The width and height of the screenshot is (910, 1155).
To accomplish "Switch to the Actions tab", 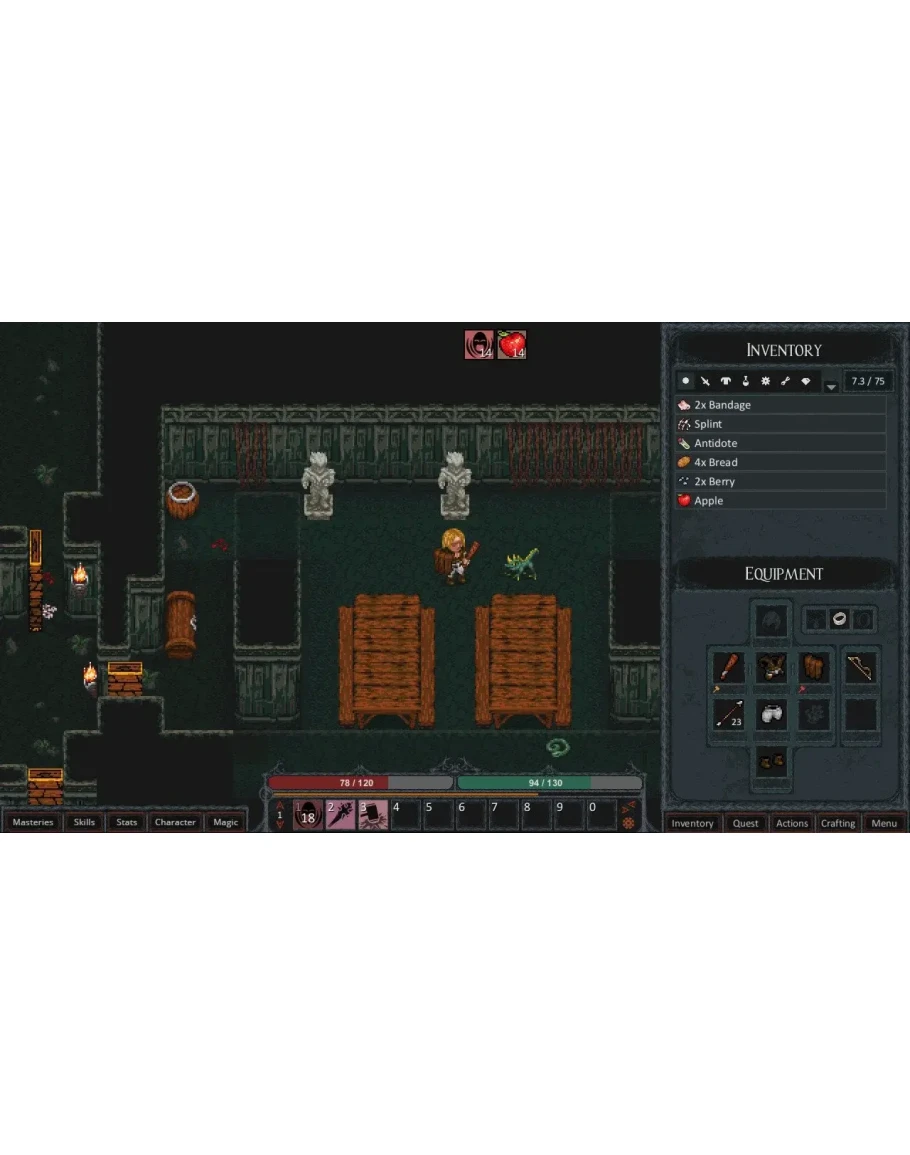I will click(792, 824).
